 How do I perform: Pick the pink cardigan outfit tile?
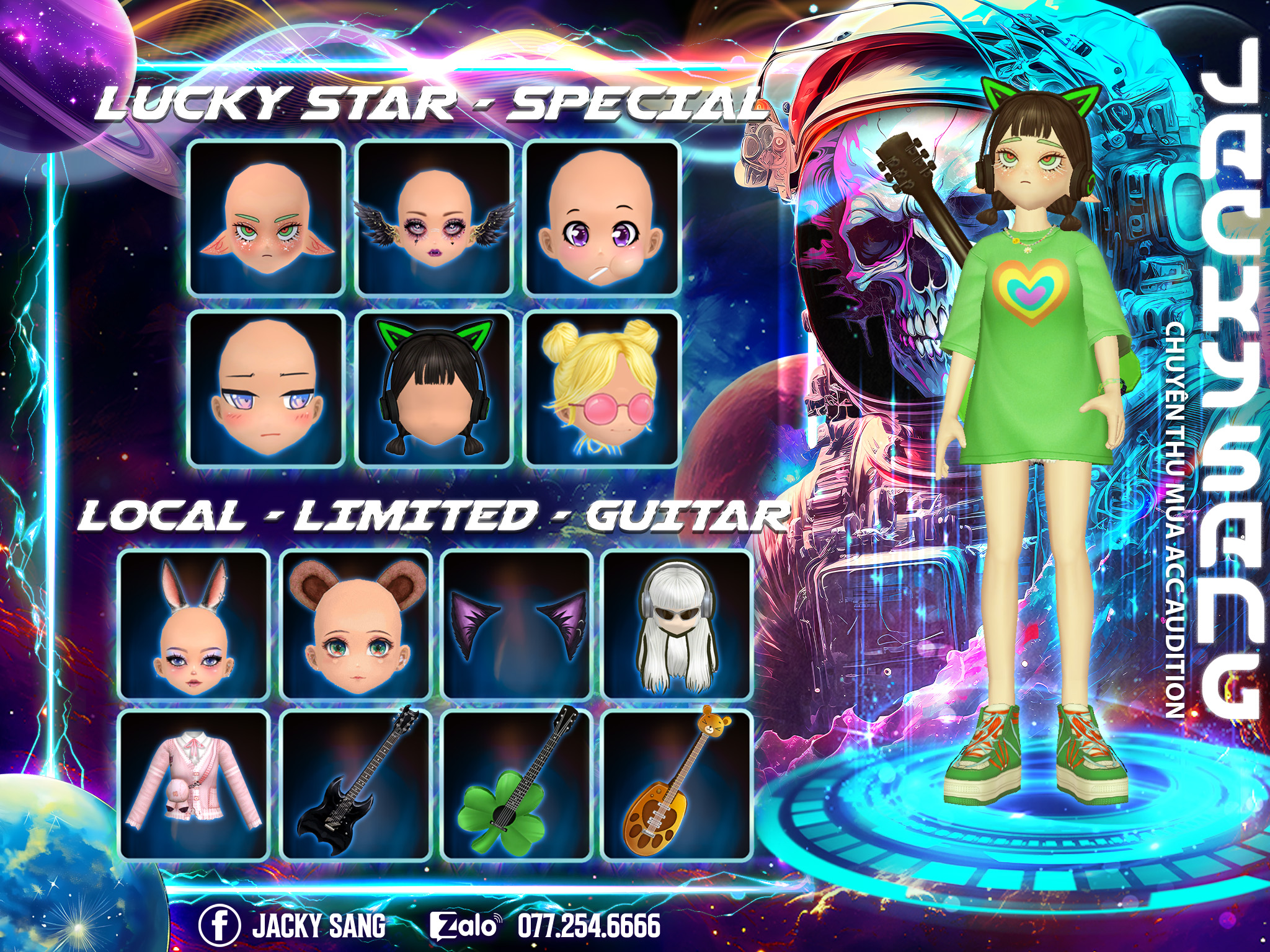194,785
